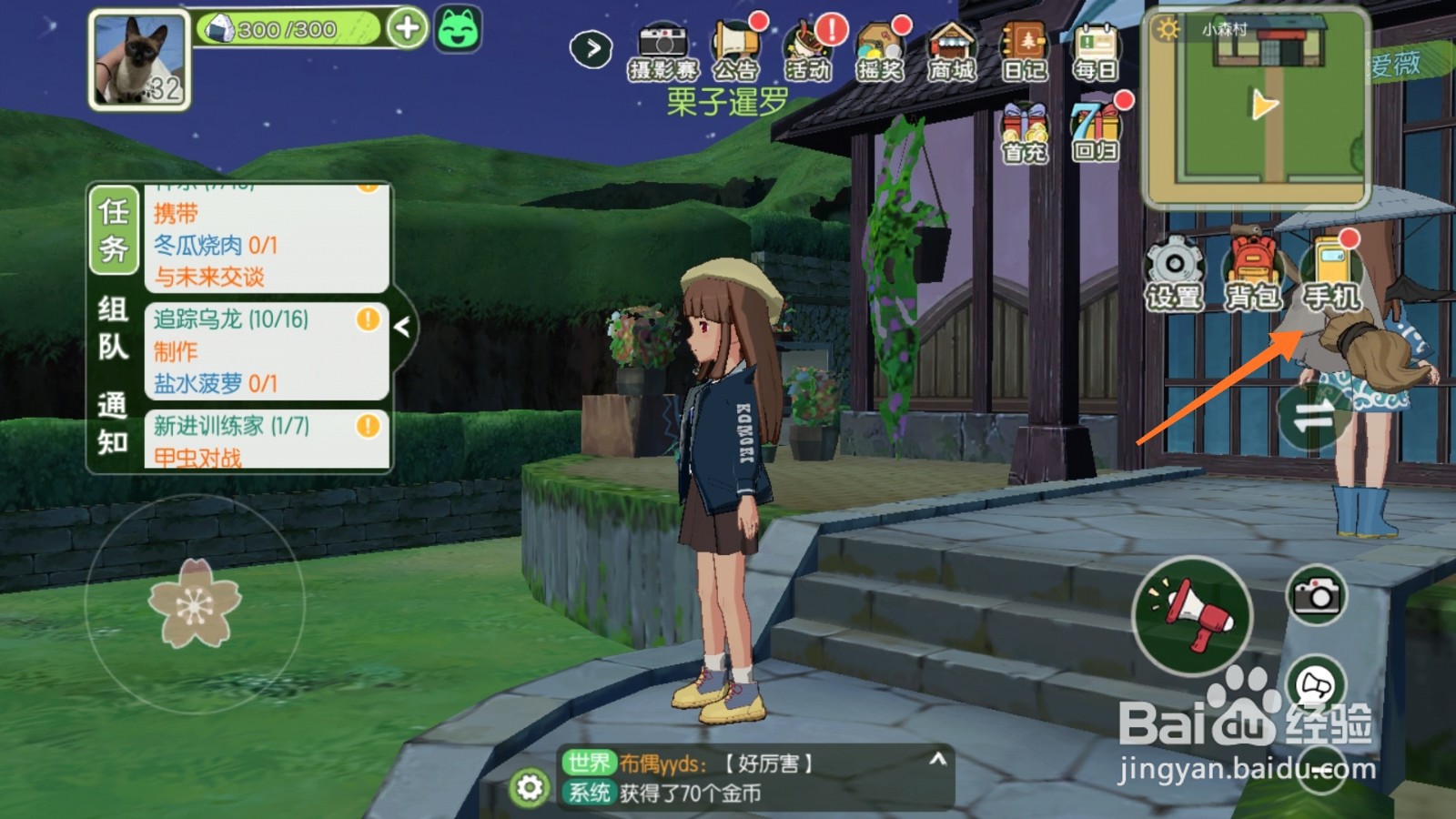This screenshot has height=819, width=1456.
Task: Open the 手机 phone menu
Action: 1332,273
